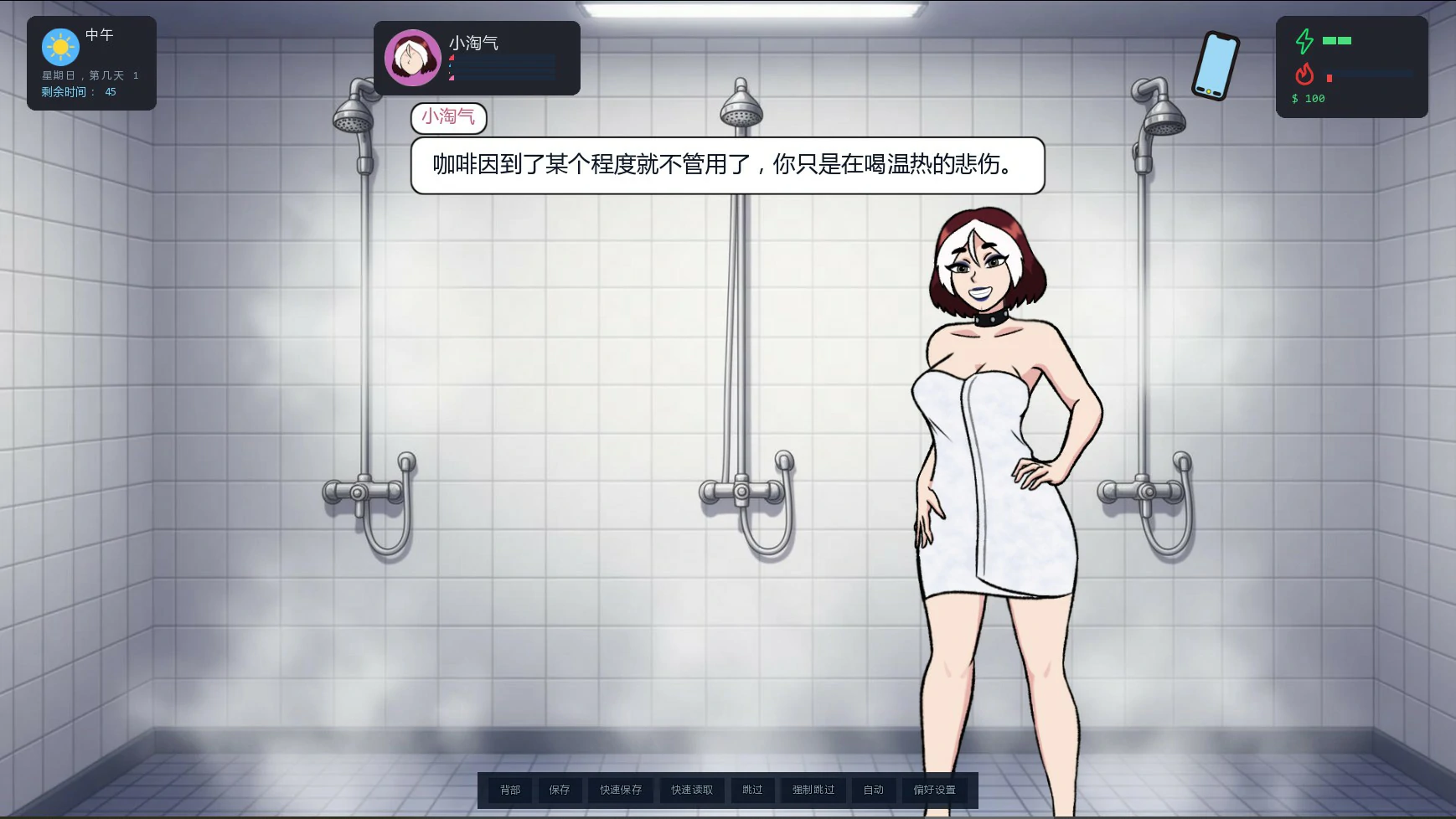Select the 背部 back option

512,789
